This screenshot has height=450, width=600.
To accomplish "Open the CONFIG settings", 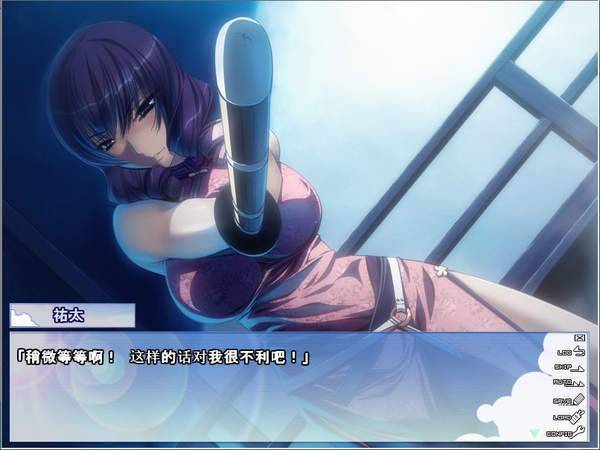I will [x=566, y=432].
